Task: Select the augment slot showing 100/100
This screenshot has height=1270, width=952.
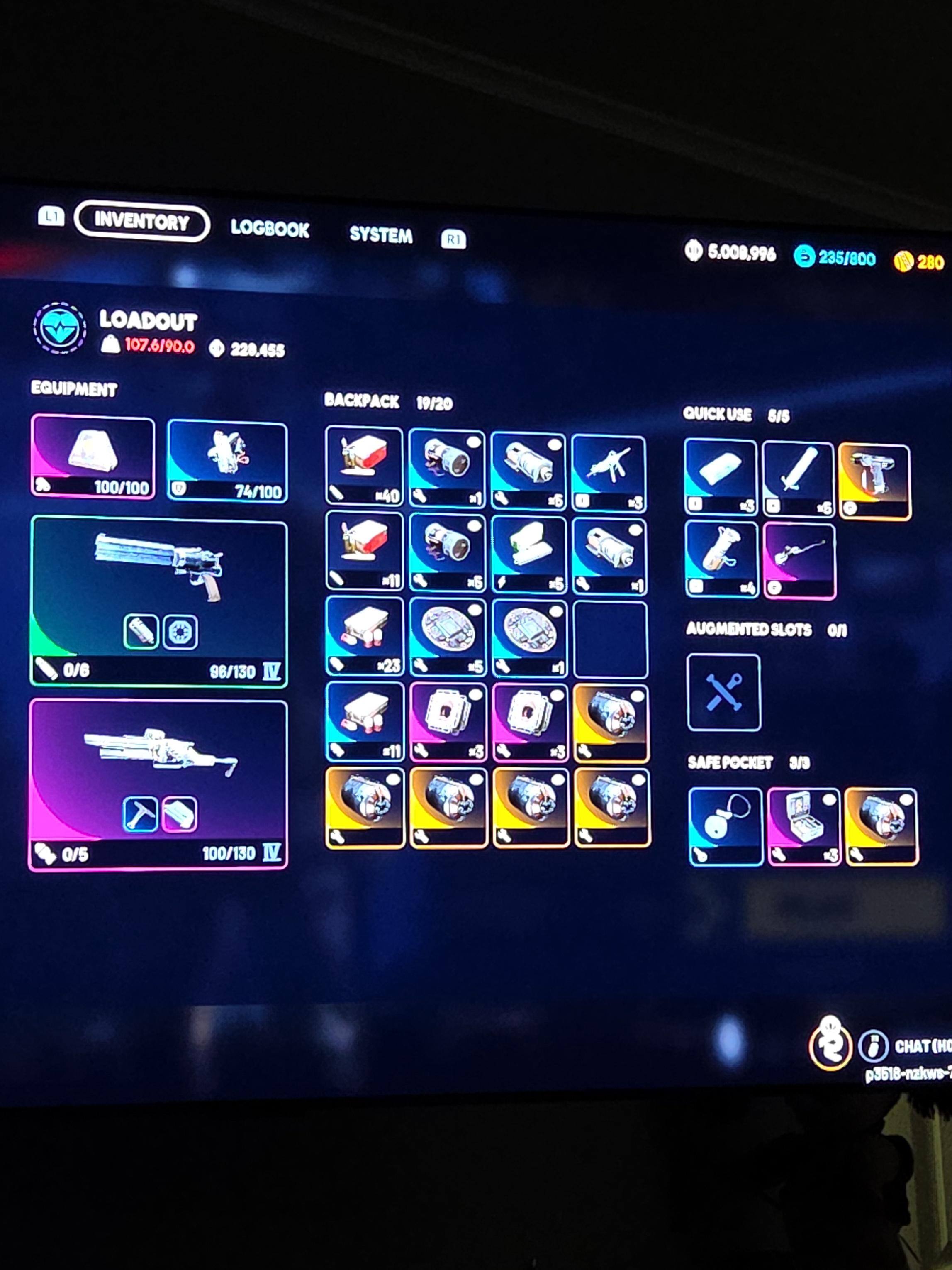Action: click(x=93, y=456)
